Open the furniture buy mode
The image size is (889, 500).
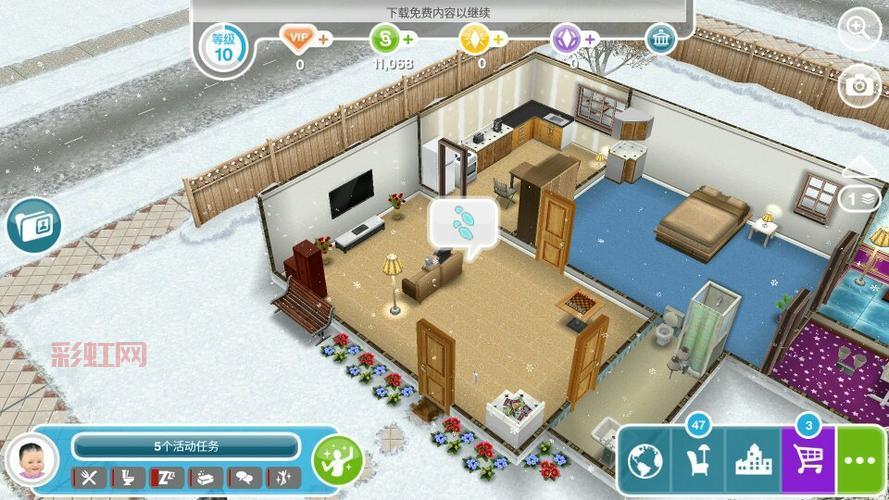(x=699, y=462)
